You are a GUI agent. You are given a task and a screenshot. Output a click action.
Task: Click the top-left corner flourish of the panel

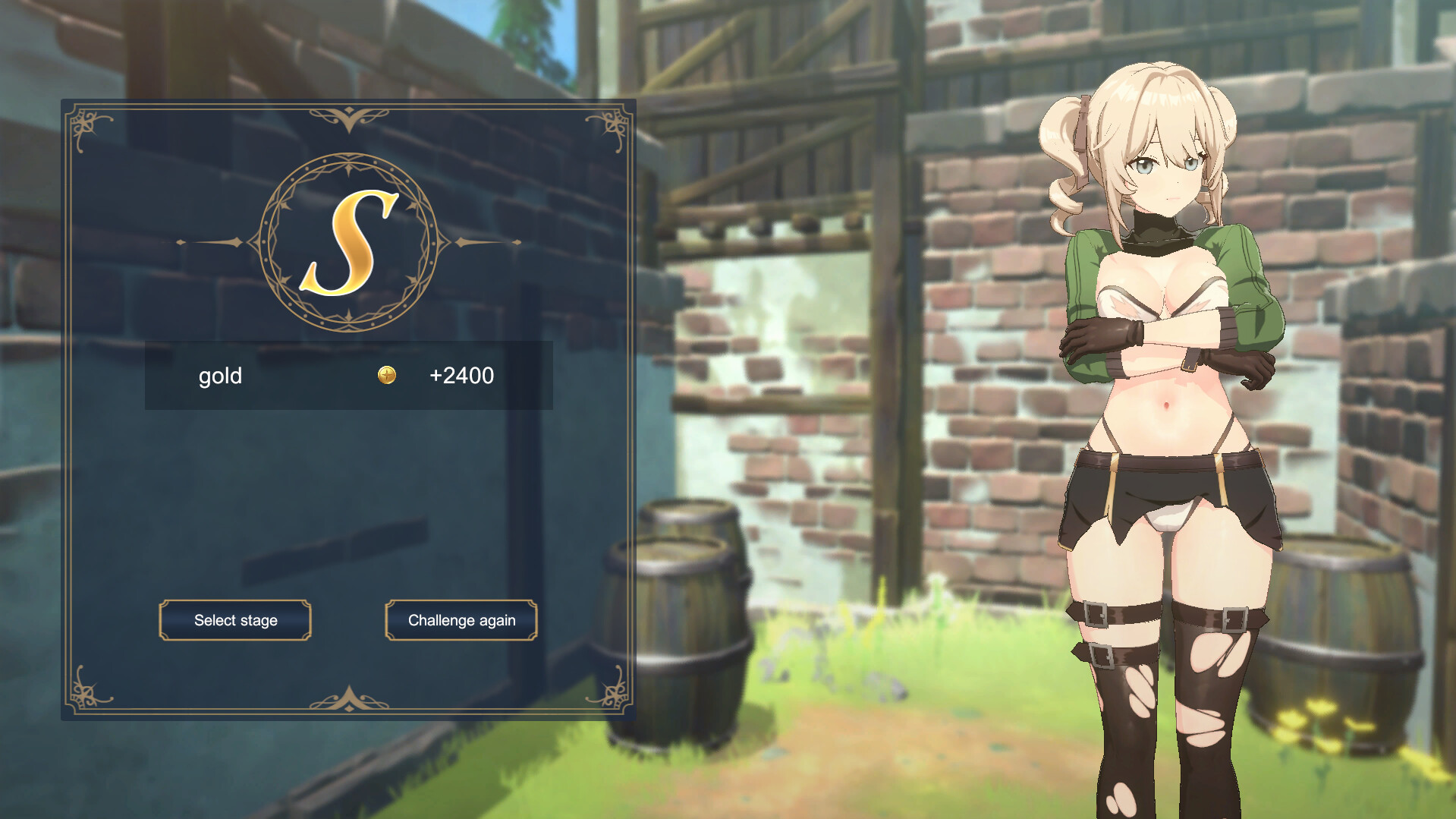(83, 125)
